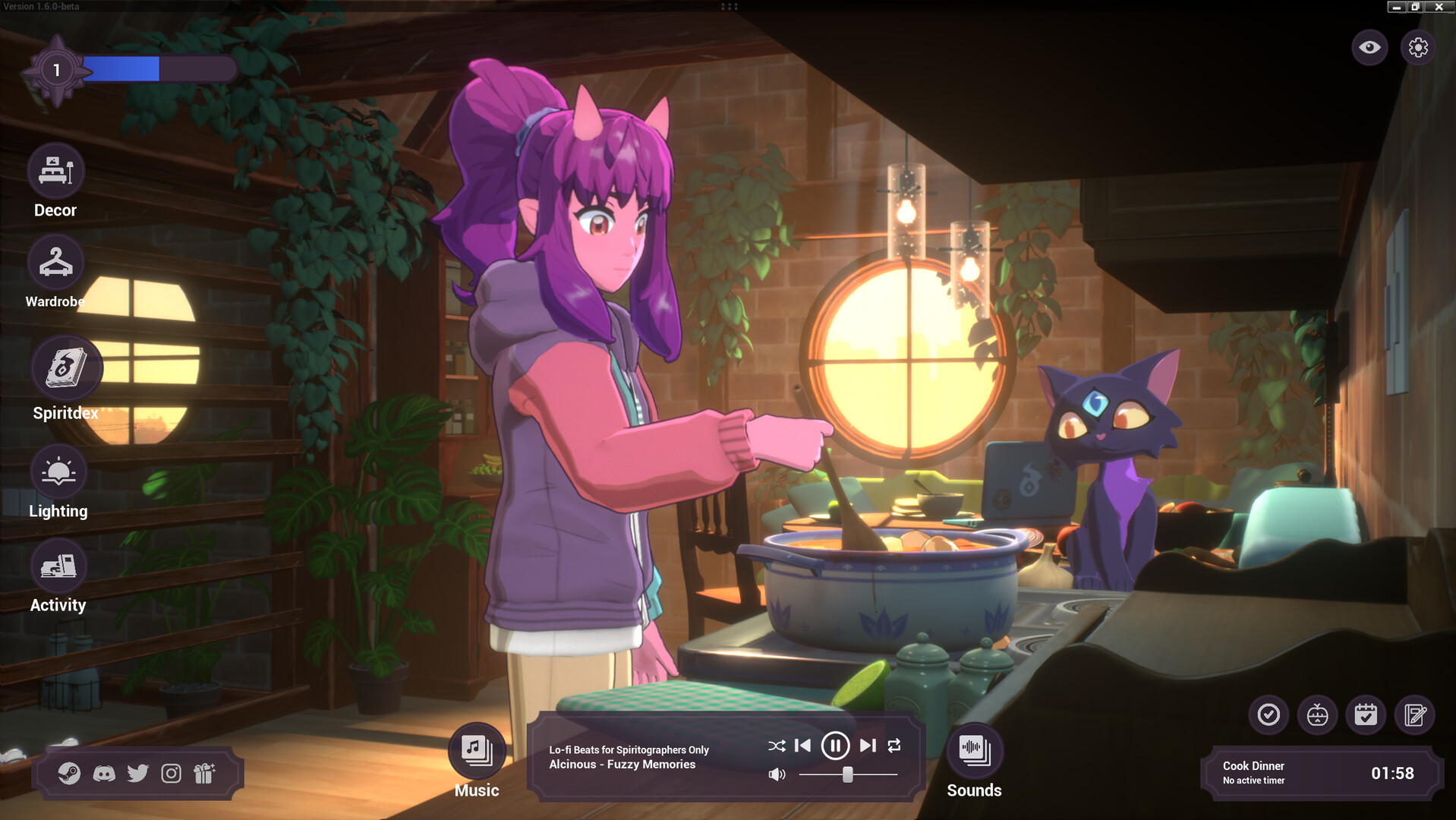This screenshot has height=820, width=1456.
Task: Open the Sounds ambience panel
Action: (x=974, y=752)
